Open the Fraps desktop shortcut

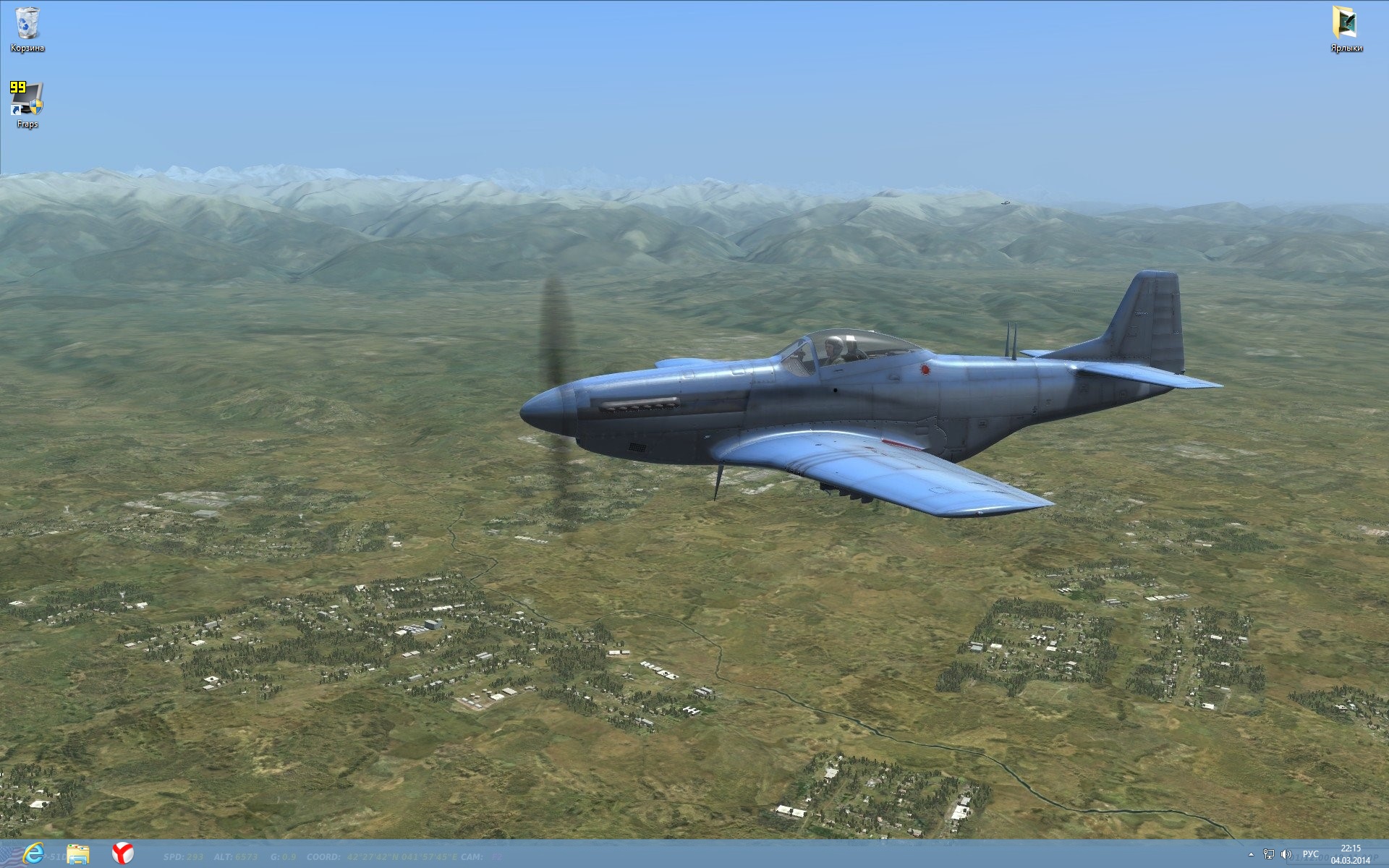click(27, 101)
